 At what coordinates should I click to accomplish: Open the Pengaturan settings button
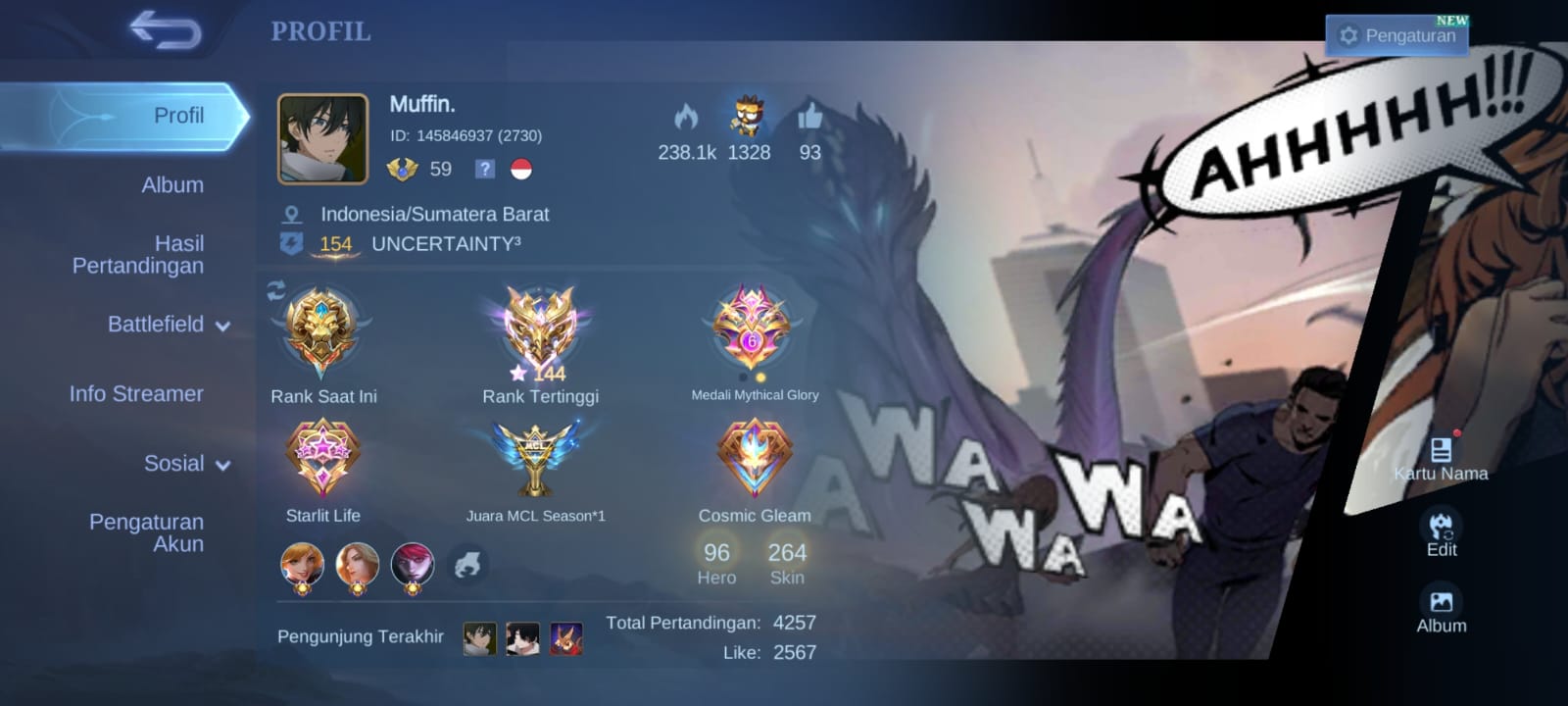(x=1396, y=36)
